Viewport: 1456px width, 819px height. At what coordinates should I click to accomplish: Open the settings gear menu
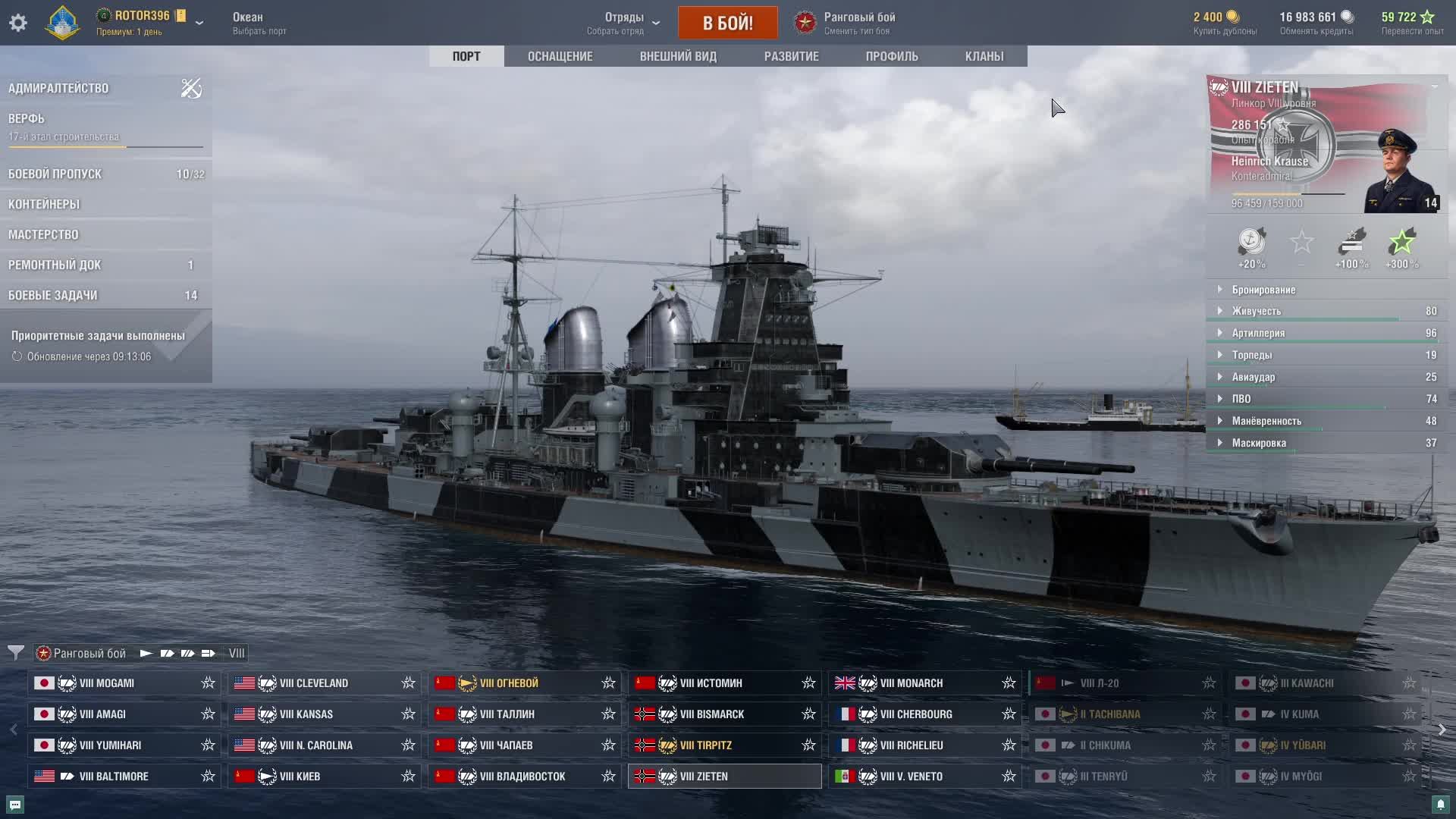tap(18, 23)
